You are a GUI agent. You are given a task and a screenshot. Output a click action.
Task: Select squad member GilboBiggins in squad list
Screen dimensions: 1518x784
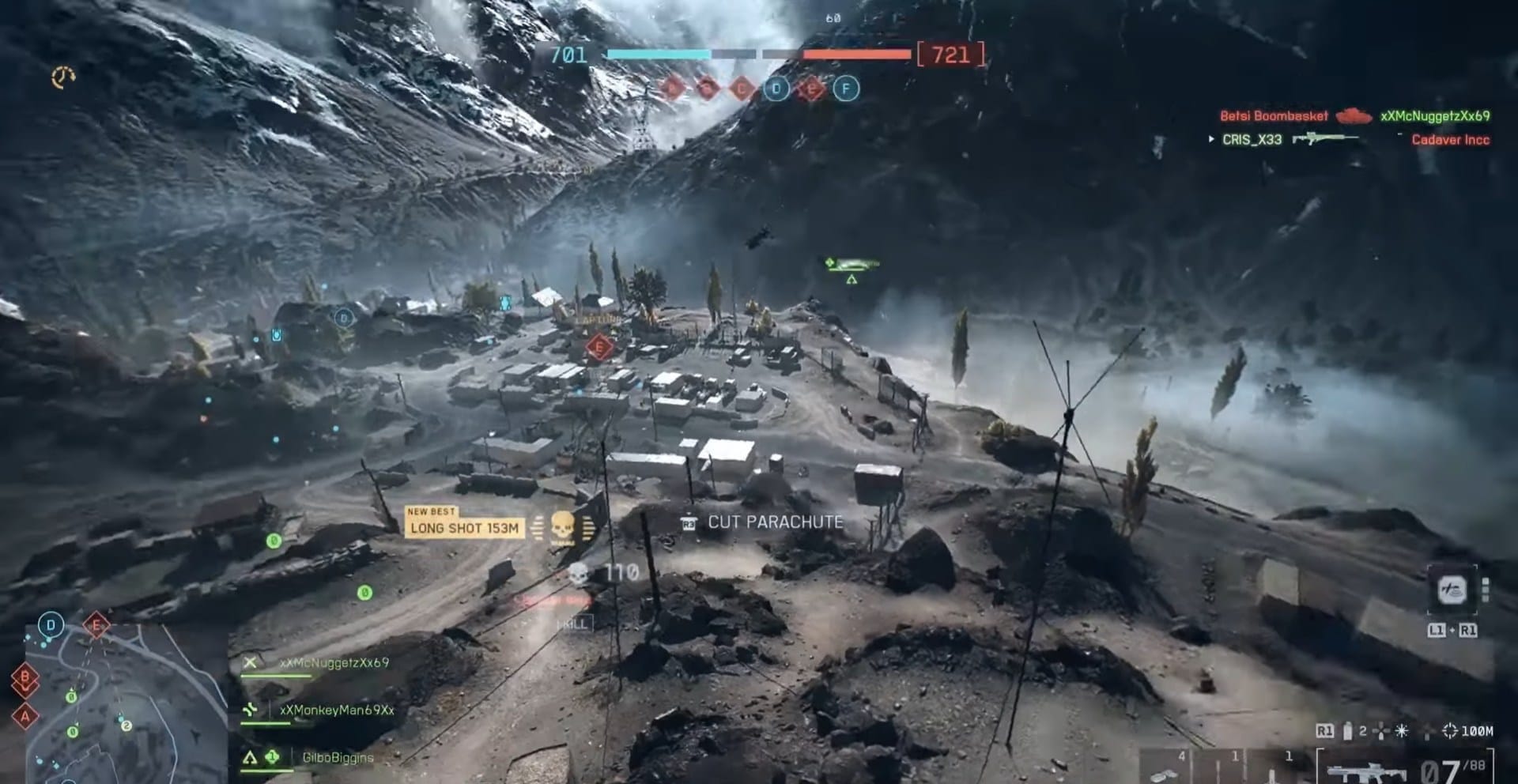pyautogui.click(x=338, y=757)
